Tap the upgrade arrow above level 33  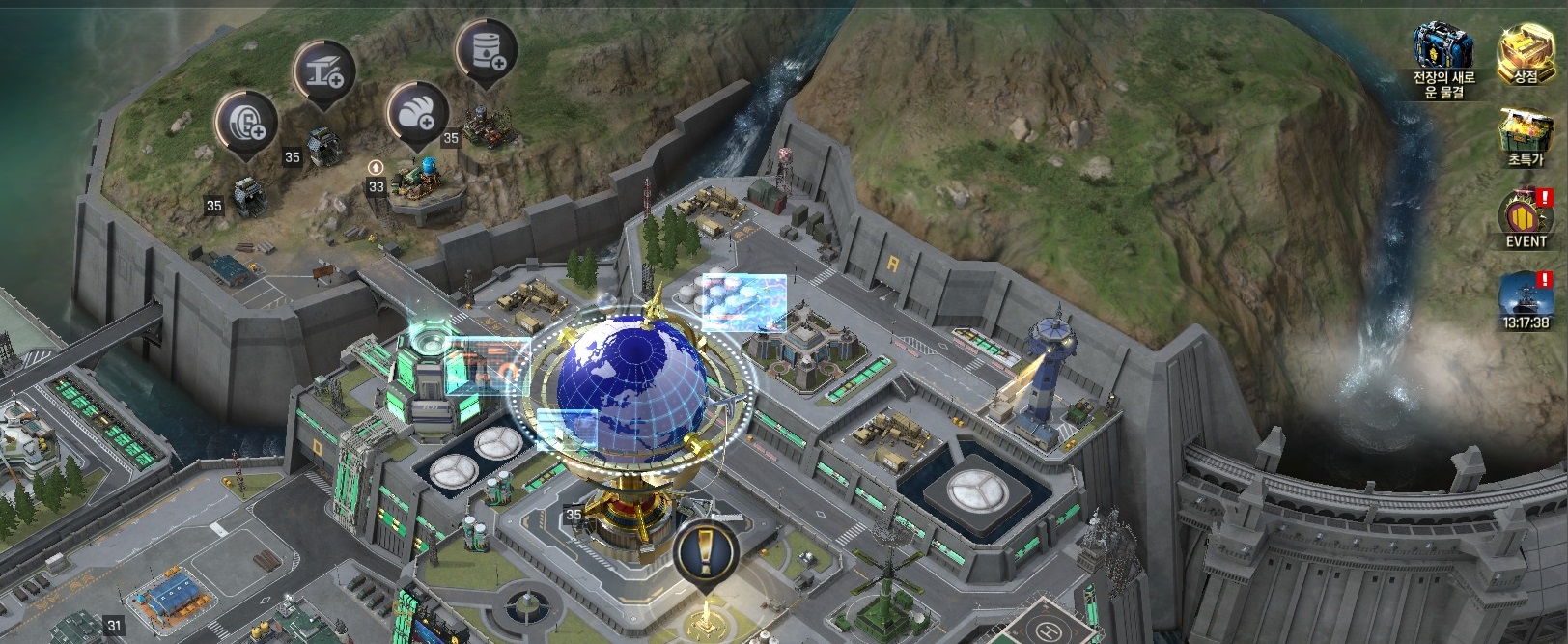(376, 168)
